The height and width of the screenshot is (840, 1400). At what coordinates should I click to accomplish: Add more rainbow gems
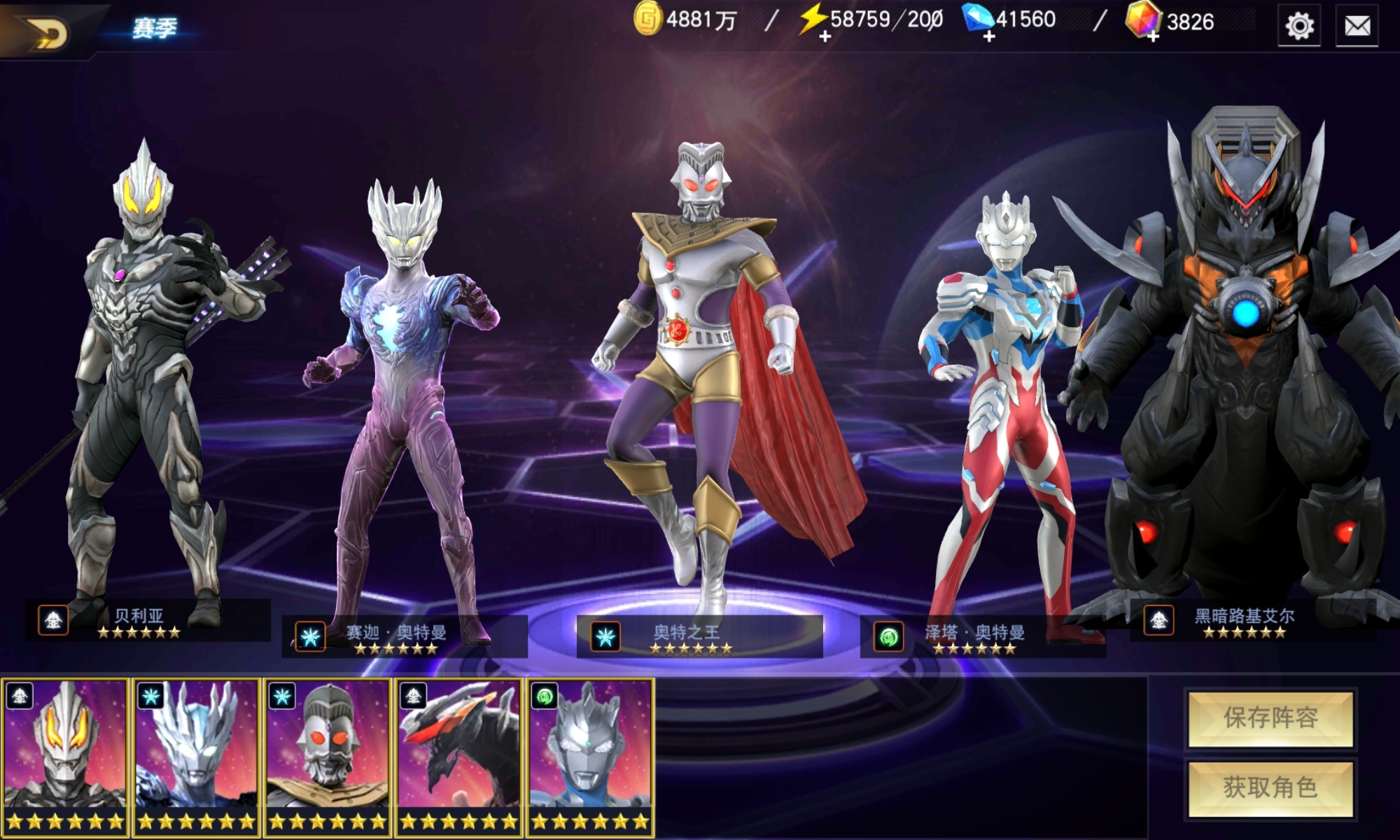(1152, 36)
